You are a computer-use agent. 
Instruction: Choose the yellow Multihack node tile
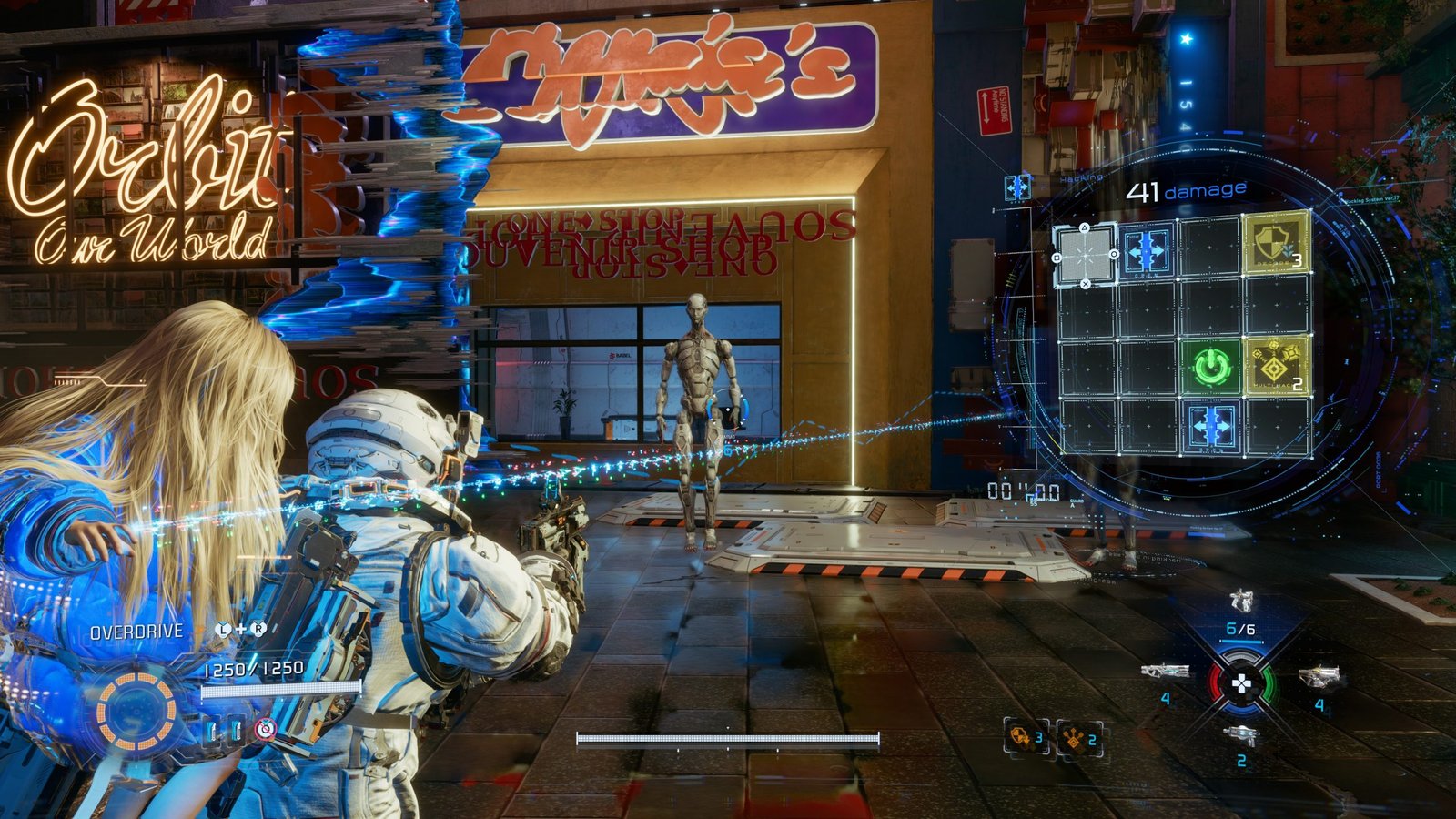coord(1276,366)
